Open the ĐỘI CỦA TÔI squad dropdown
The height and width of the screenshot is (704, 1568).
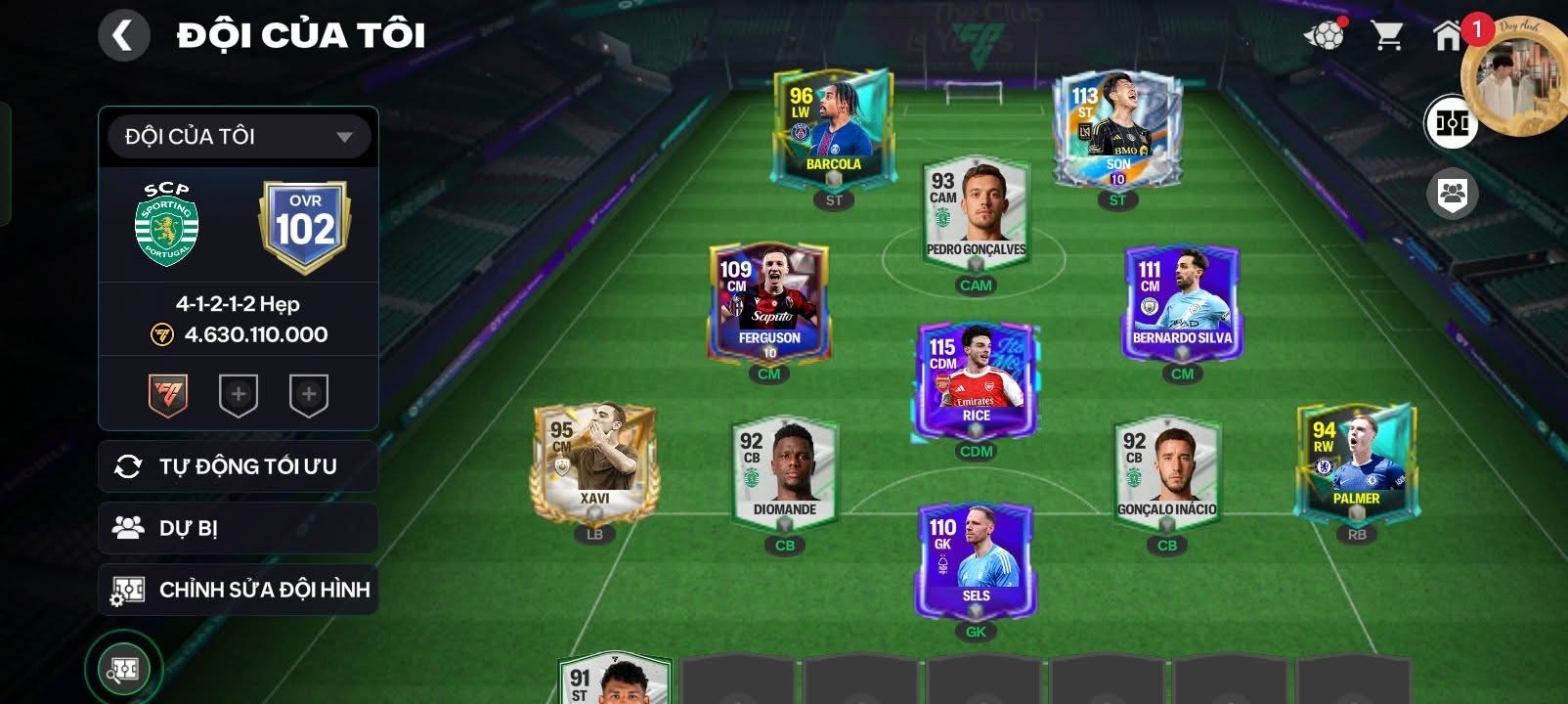tap(239, 137)
